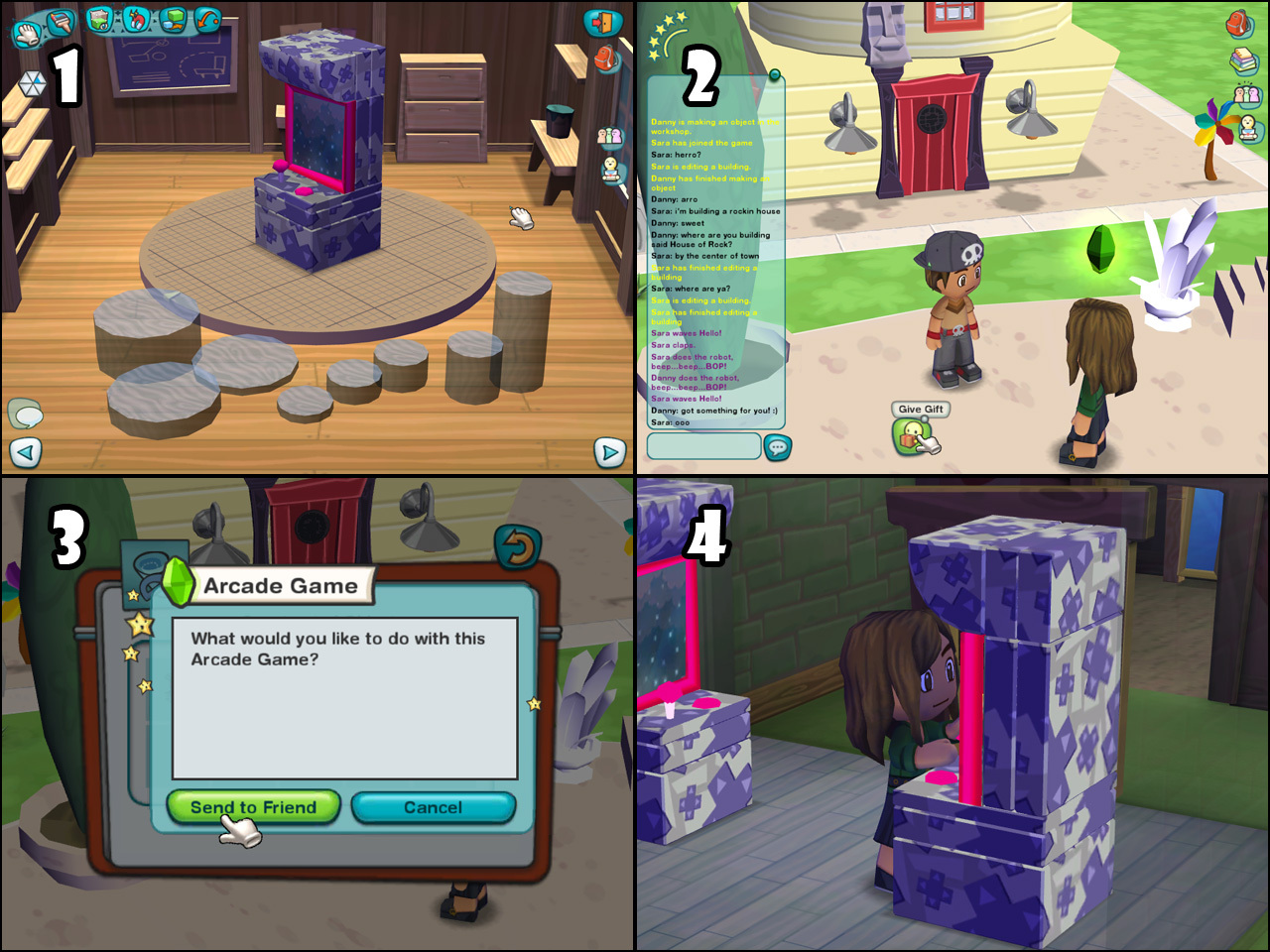
Task: Undo with the orange curved arrow
Action: [x=207, y=20]
